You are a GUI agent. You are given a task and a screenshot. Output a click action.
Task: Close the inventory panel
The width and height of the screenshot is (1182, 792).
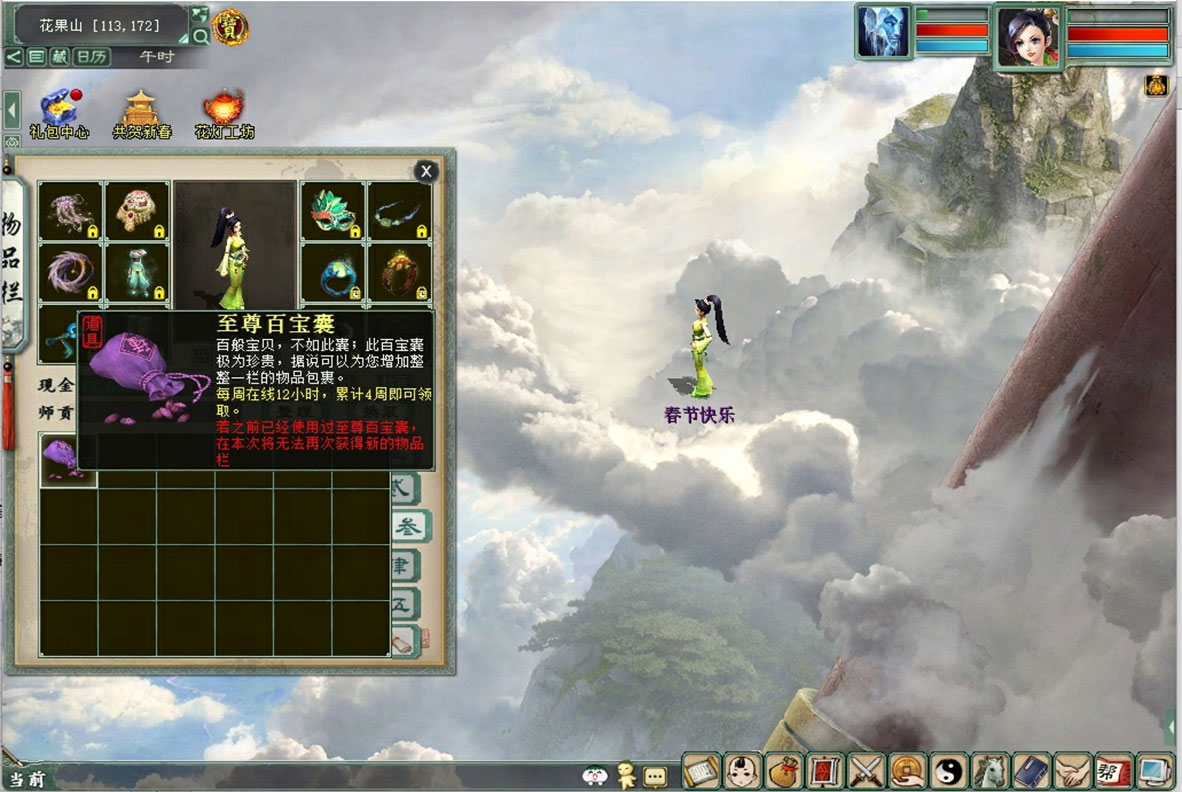point(427,171)
